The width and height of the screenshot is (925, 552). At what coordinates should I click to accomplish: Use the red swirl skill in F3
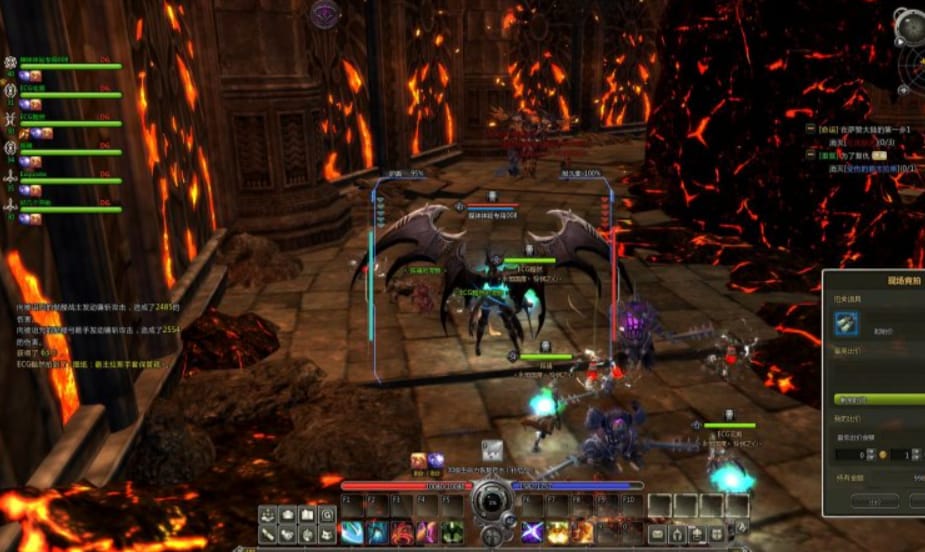pyautogui.click(x=402, y=532)
